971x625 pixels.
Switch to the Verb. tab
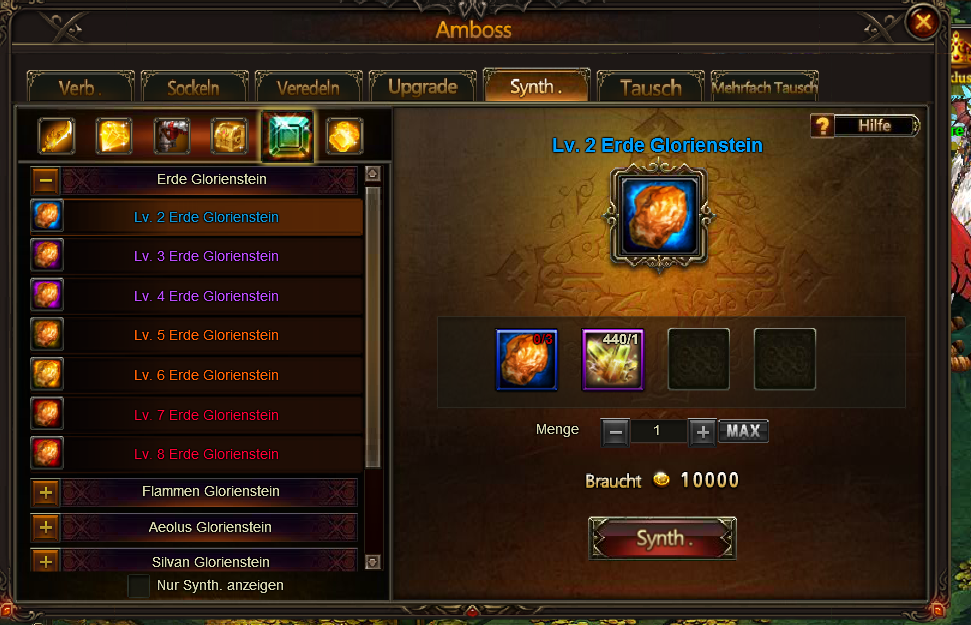click(x=81, y=88)
